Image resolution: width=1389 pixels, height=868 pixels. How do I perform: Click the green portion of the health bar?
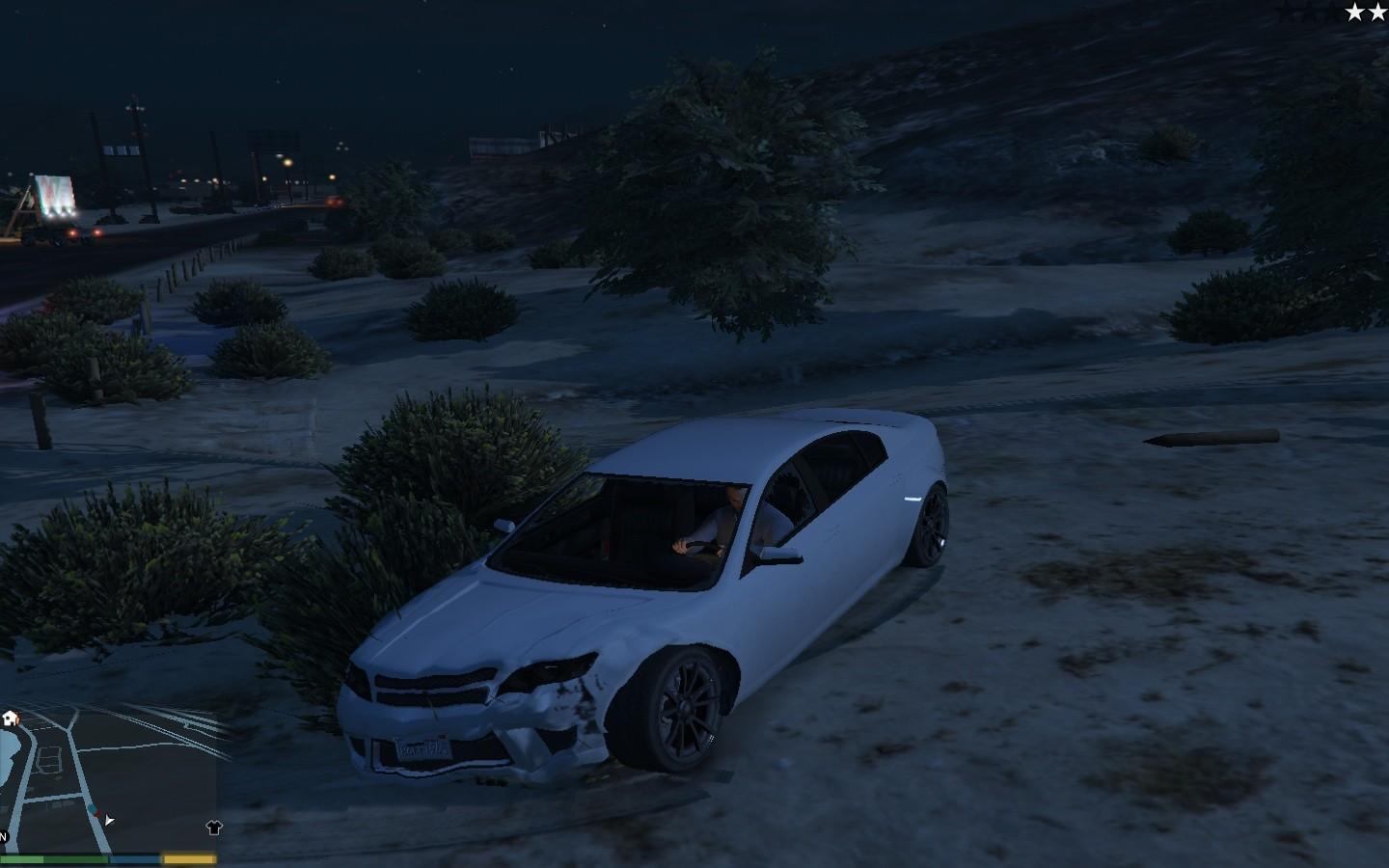pos(48,857)
